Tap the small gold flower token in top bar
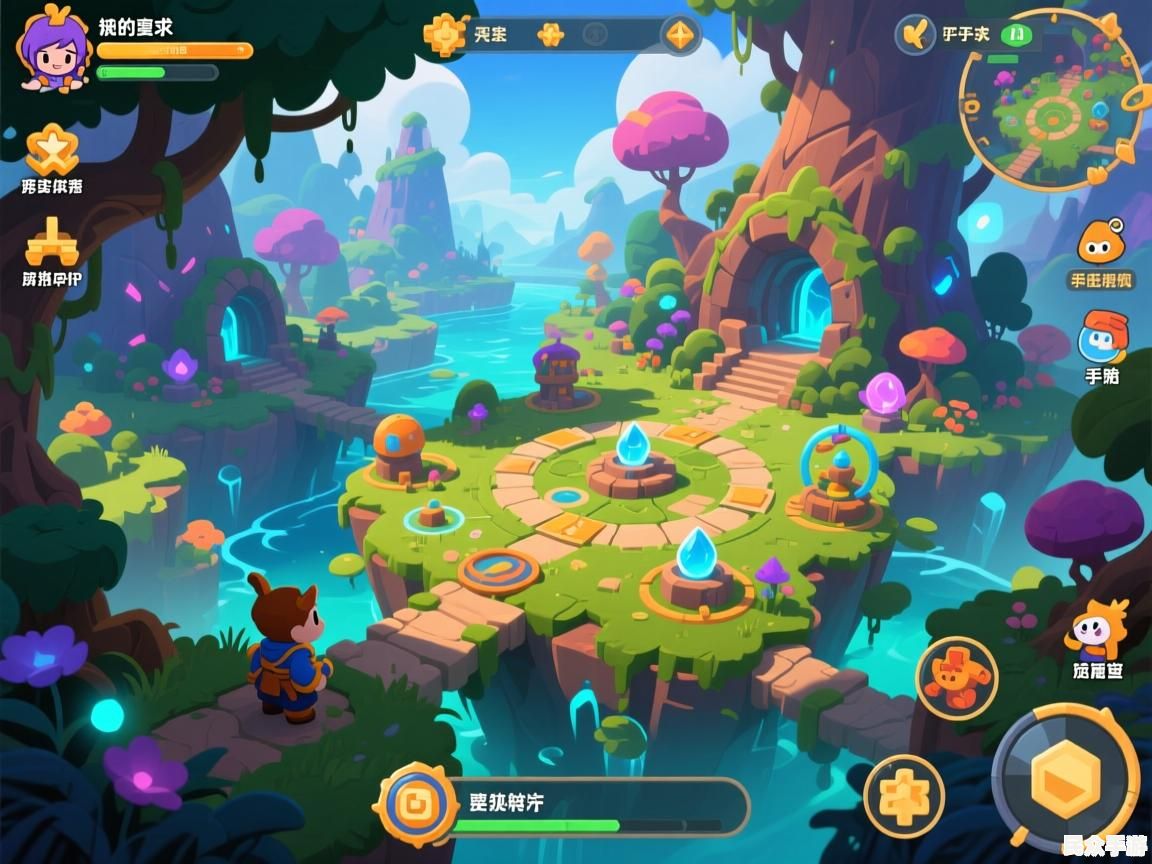 (550, 35)
